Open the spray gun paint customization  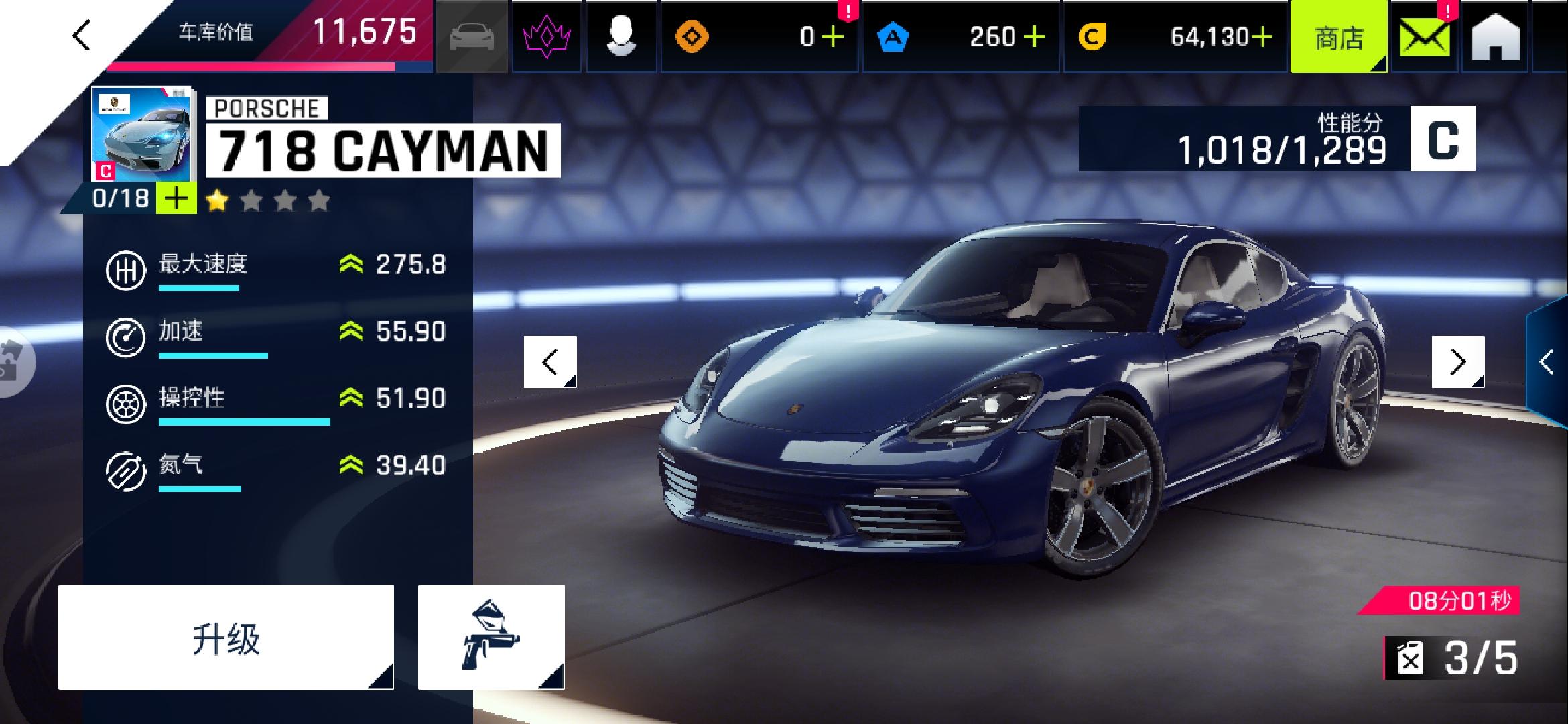(491, 638)
